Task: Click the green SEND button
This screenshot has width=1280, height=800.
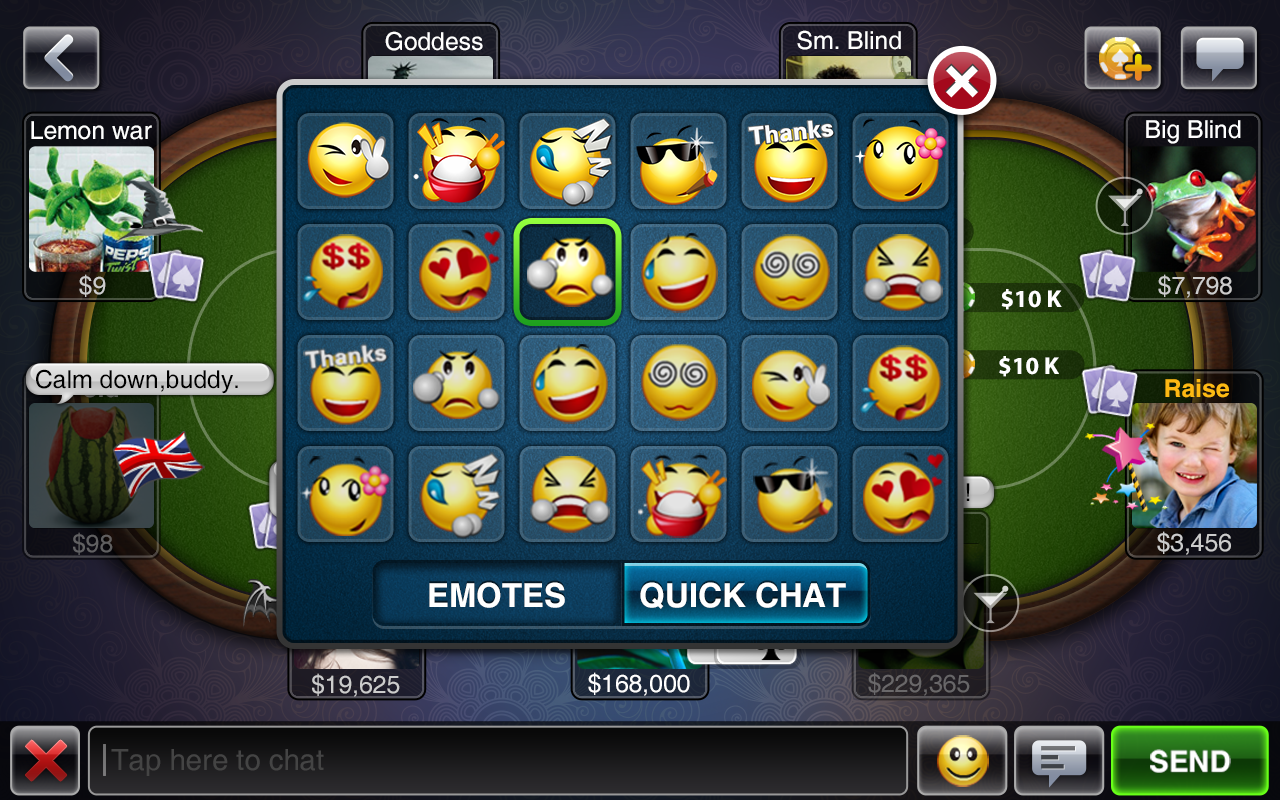Action: 1189,761
